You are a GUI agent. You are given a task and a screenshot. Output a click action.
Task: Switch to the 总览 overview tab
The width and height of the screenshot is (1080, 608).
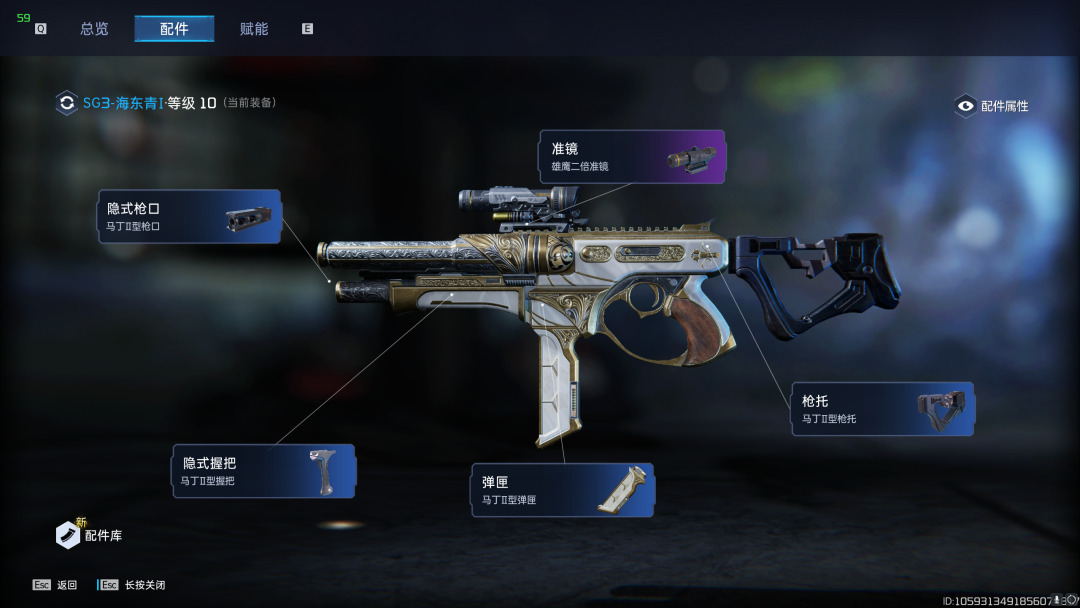[x=94, y=29]
